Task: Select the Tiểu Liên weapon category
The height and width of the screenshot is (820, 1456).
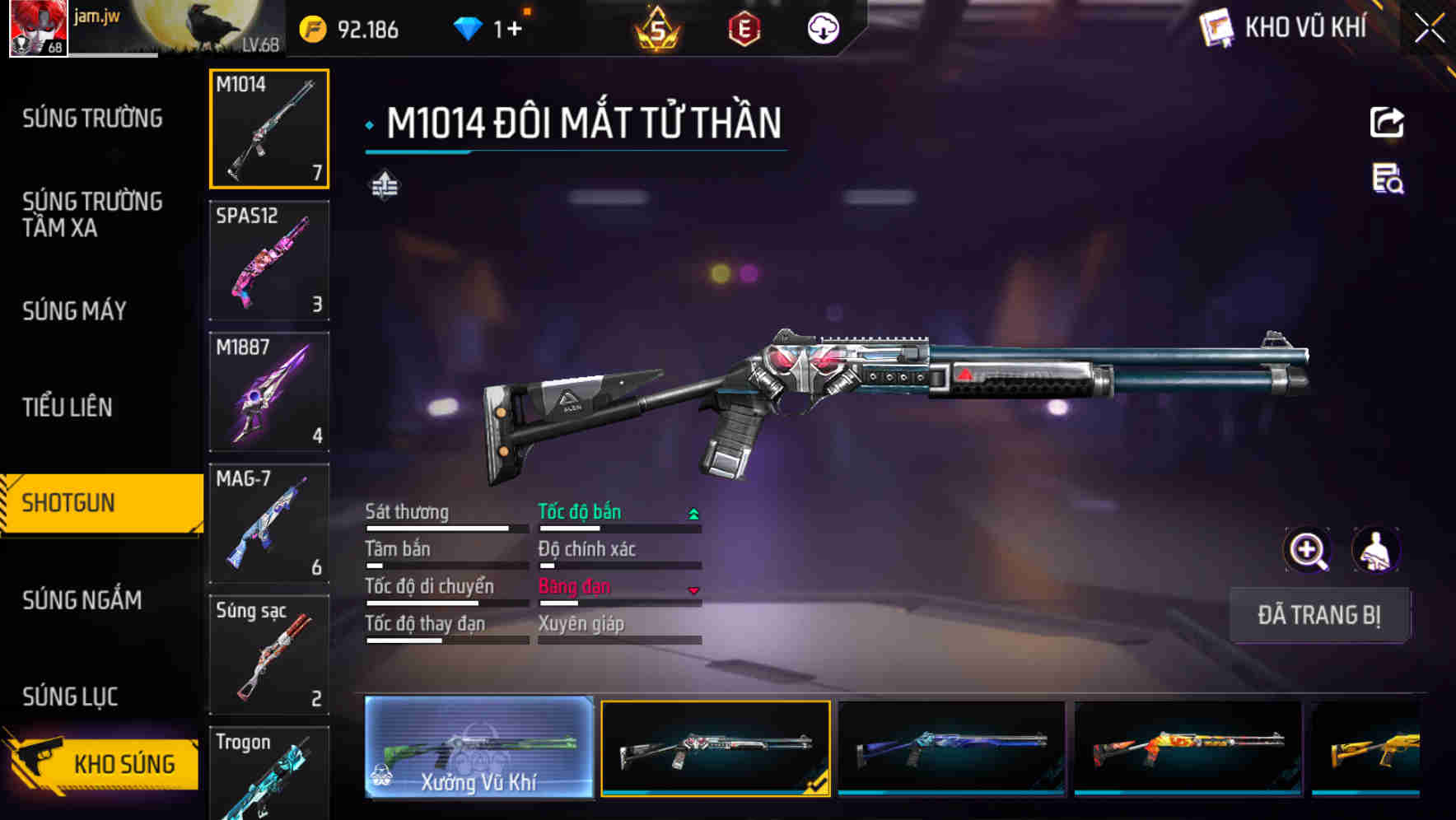Action: (x=68, y=407)
